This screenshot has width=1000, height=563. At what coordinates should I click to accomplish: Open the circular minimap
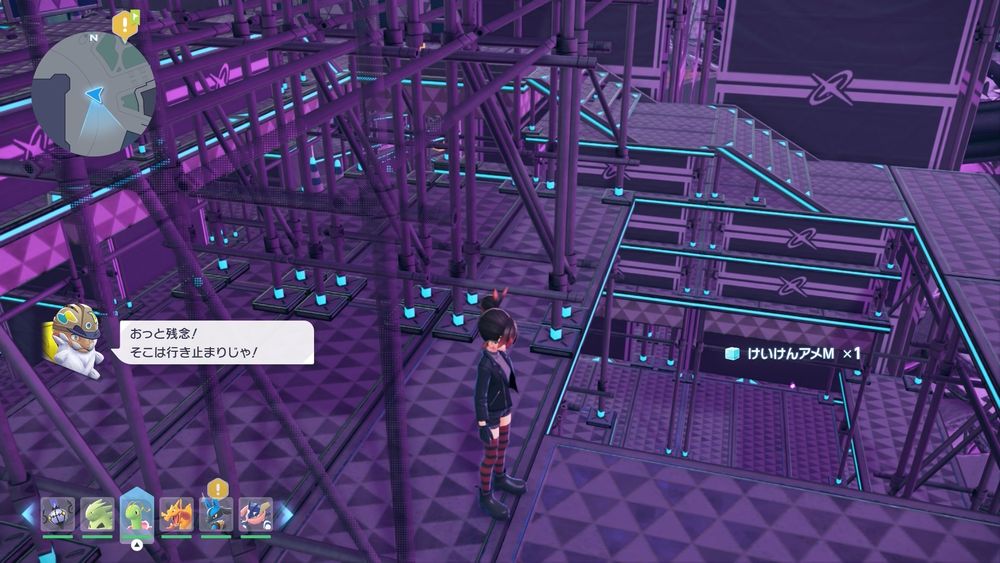[x=93, y=95]
